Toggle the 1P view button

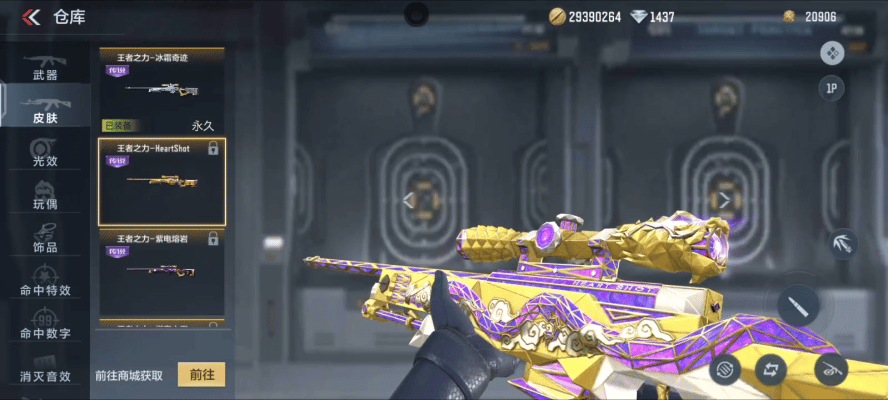pyautogui.click(x=831, y=88)
